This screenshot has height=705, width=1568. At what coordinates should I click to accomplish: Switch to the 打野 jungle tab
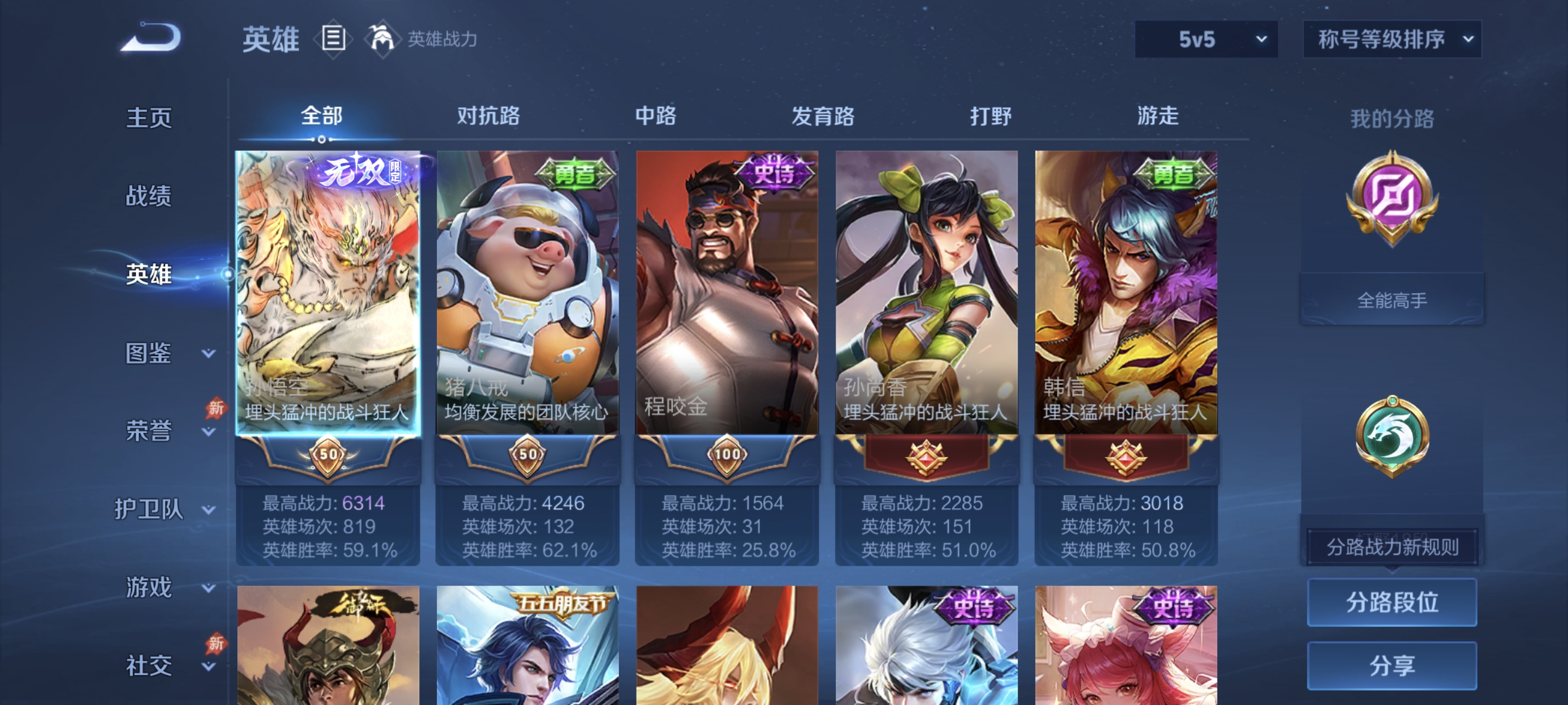(x=989, y=116)
